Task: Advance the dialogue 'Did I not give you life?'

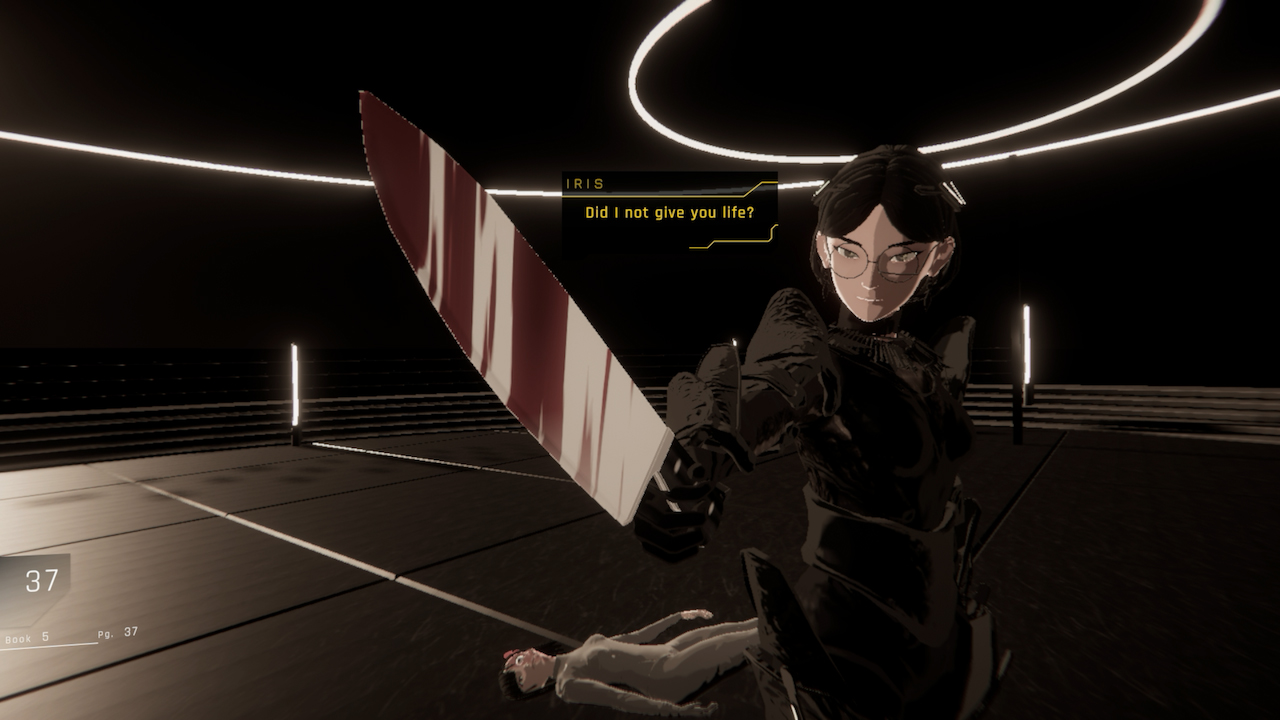Action: coord(672,213)
